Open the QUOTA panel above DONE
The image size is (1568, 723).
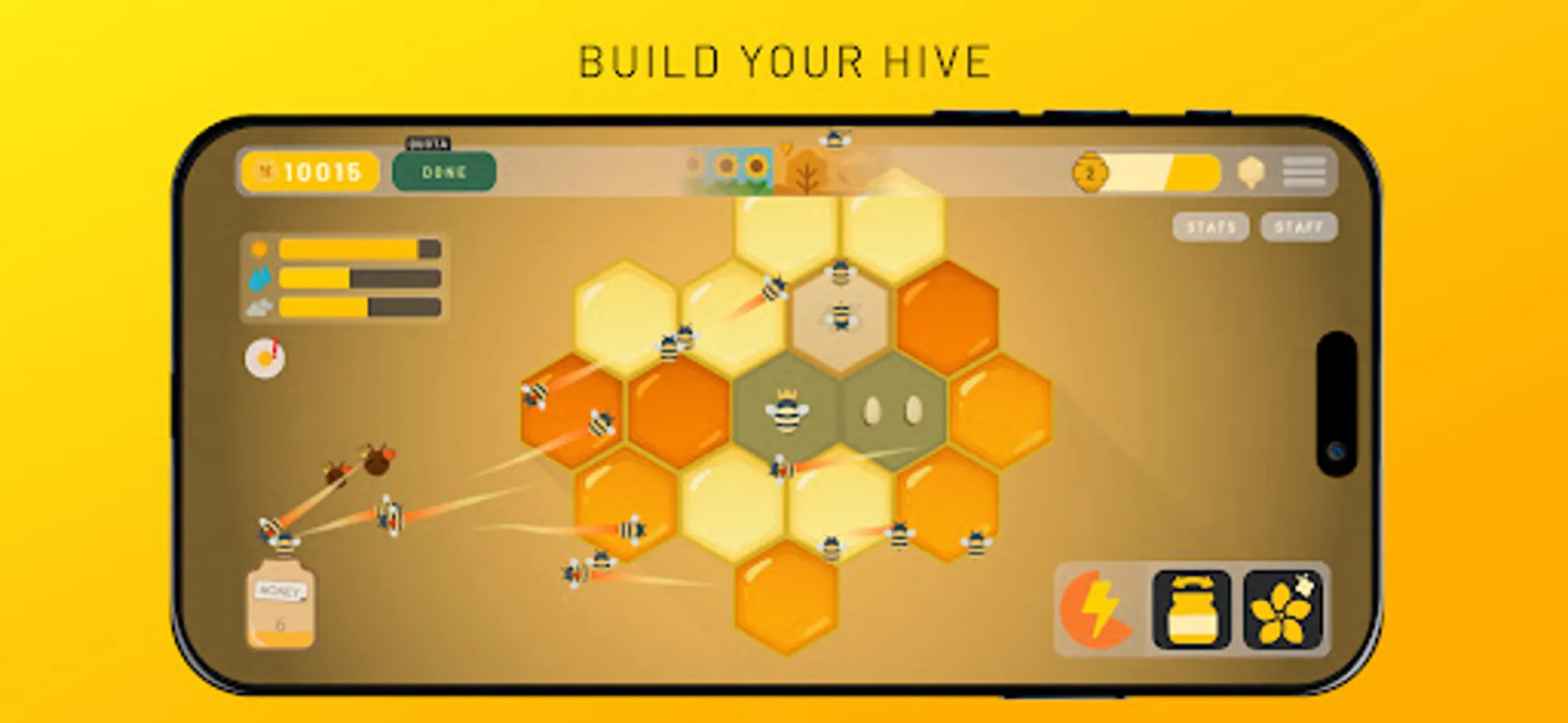coord(430,143)
